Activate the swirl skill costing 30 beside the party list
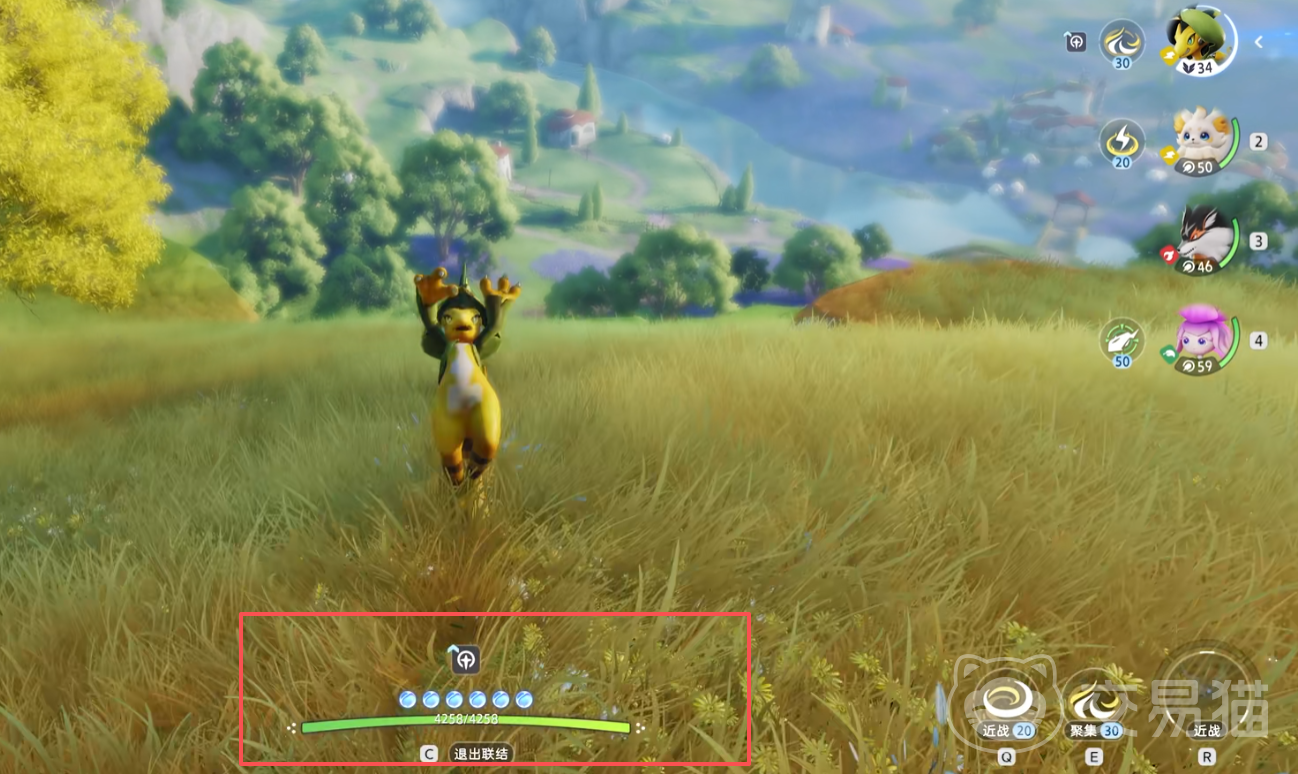The width and height of the screenshot is (1298, 774). pyautogui.click(x=1122, y=42)
